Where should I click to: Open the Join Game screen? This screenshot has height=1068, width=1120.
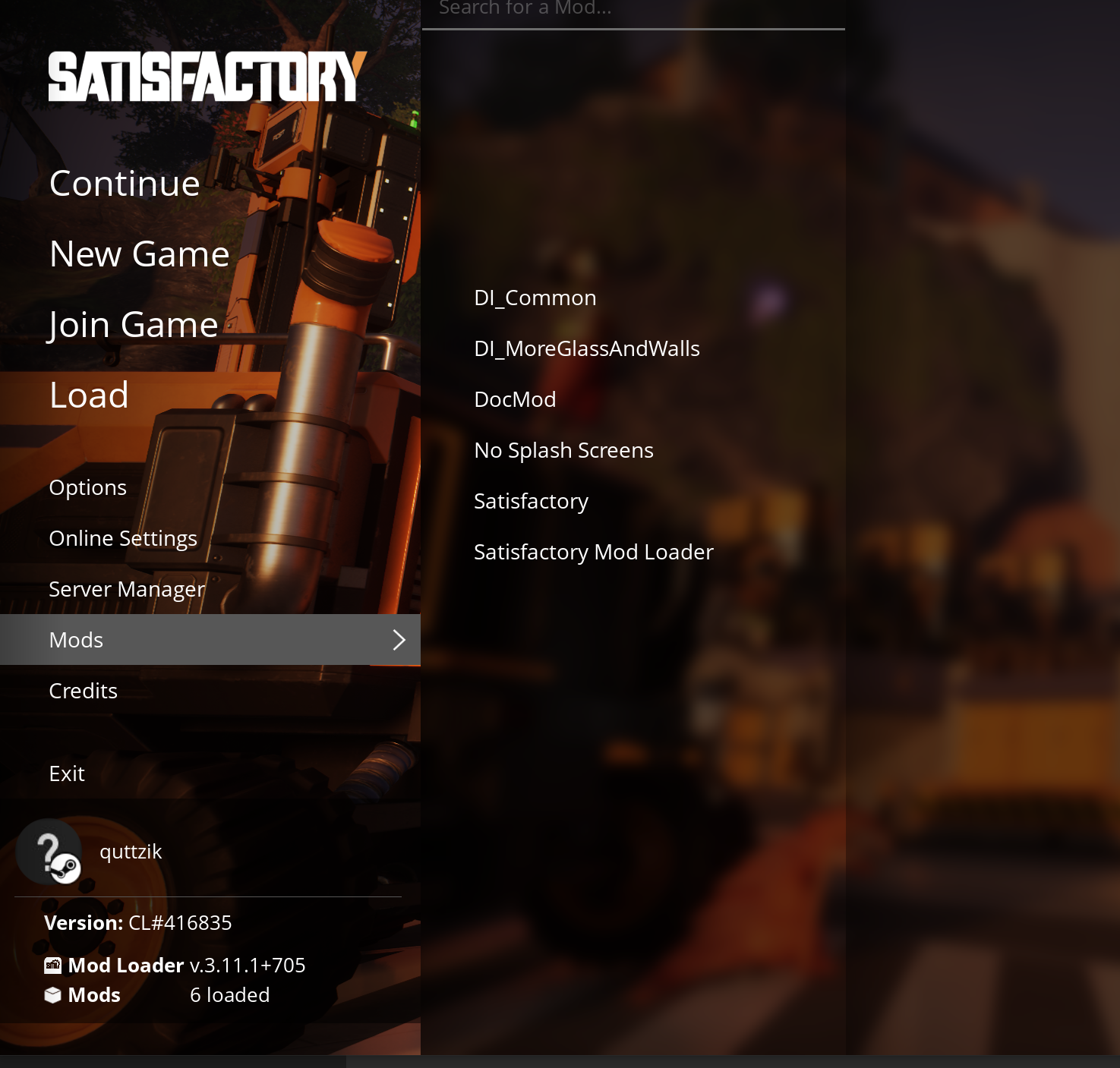click(x=134, y=325)
